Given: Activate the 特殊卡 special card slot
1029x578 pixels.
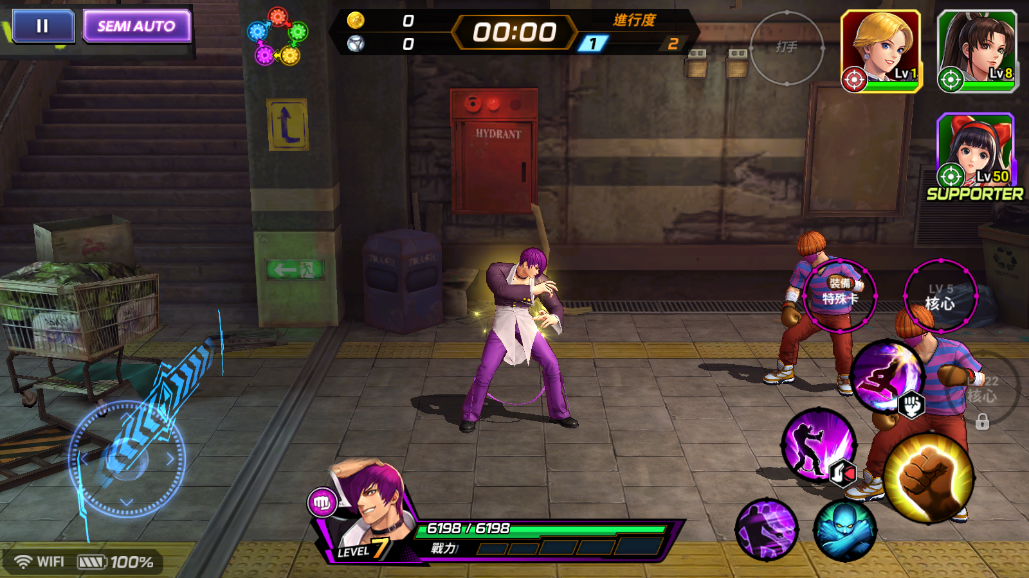Looking at the screenshot, I should (840, 293).
